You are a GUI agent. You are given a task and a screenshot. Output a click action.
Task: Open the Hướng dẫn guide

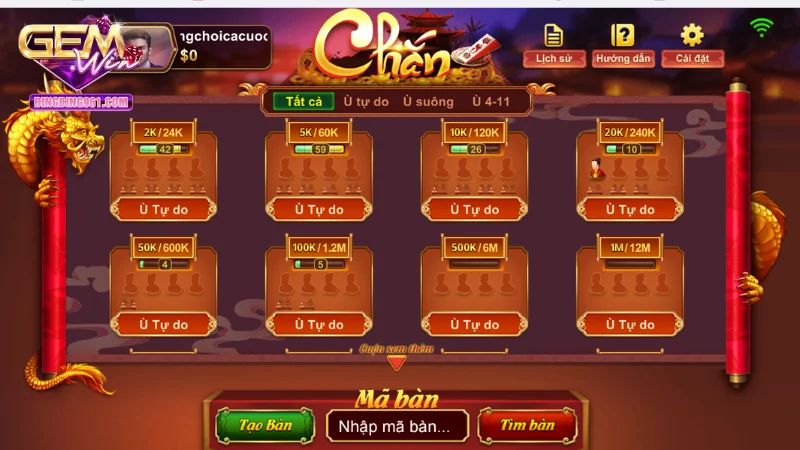pos(622,43)
